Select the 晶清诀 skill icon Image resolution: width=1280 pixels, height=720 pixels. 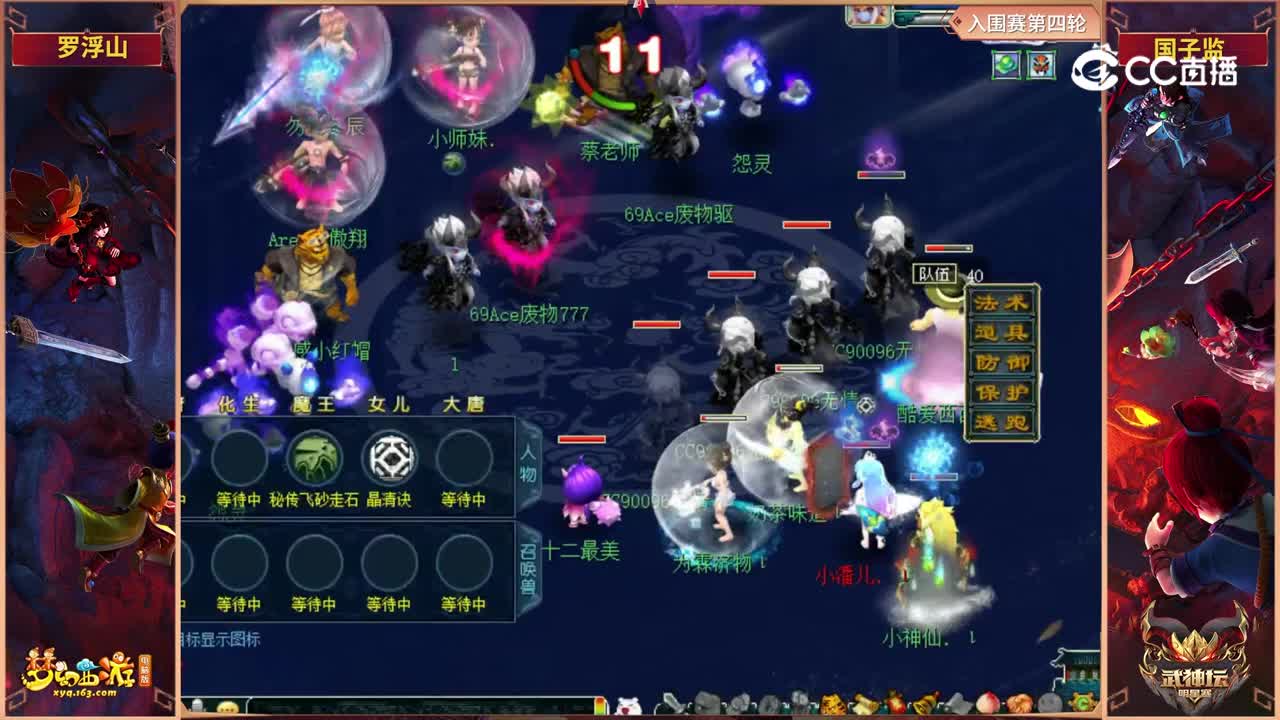click(390, 458)
